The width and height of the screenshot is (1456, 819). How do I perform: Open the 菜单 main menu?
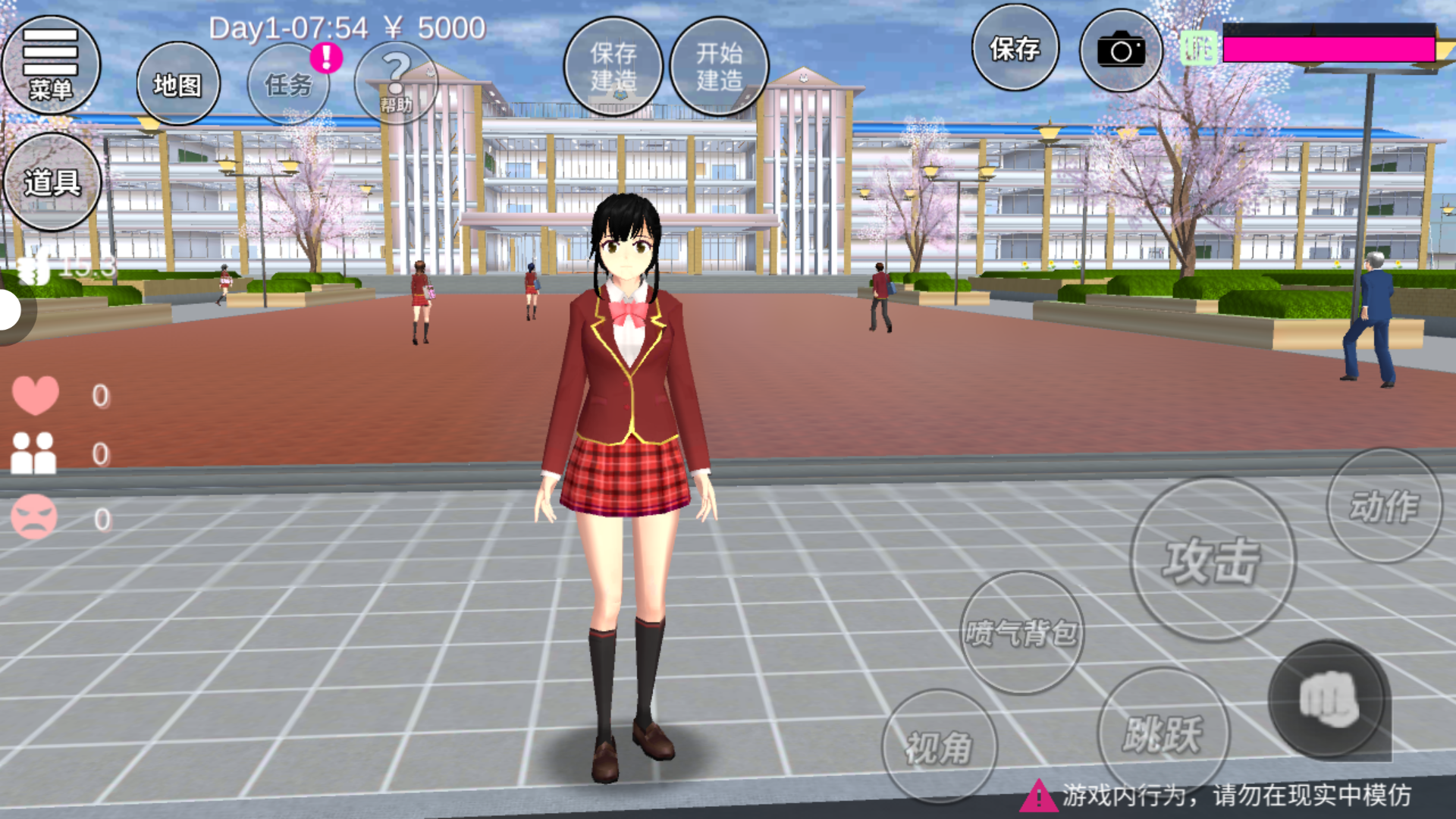tap(51, 65)
